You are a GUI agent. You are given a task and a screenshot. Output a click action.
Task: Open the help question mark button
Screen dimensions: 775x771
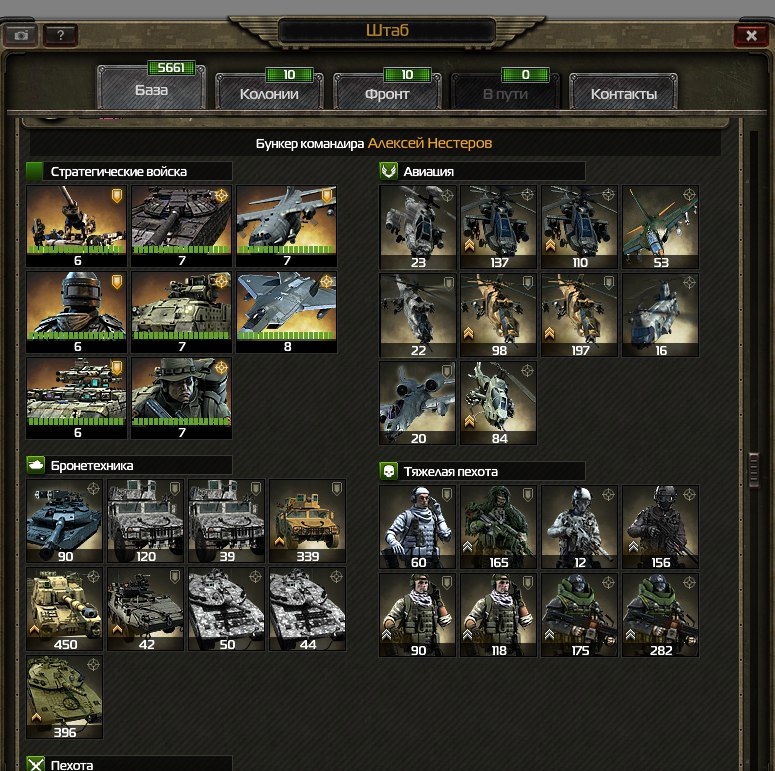(x=60, y=35)
